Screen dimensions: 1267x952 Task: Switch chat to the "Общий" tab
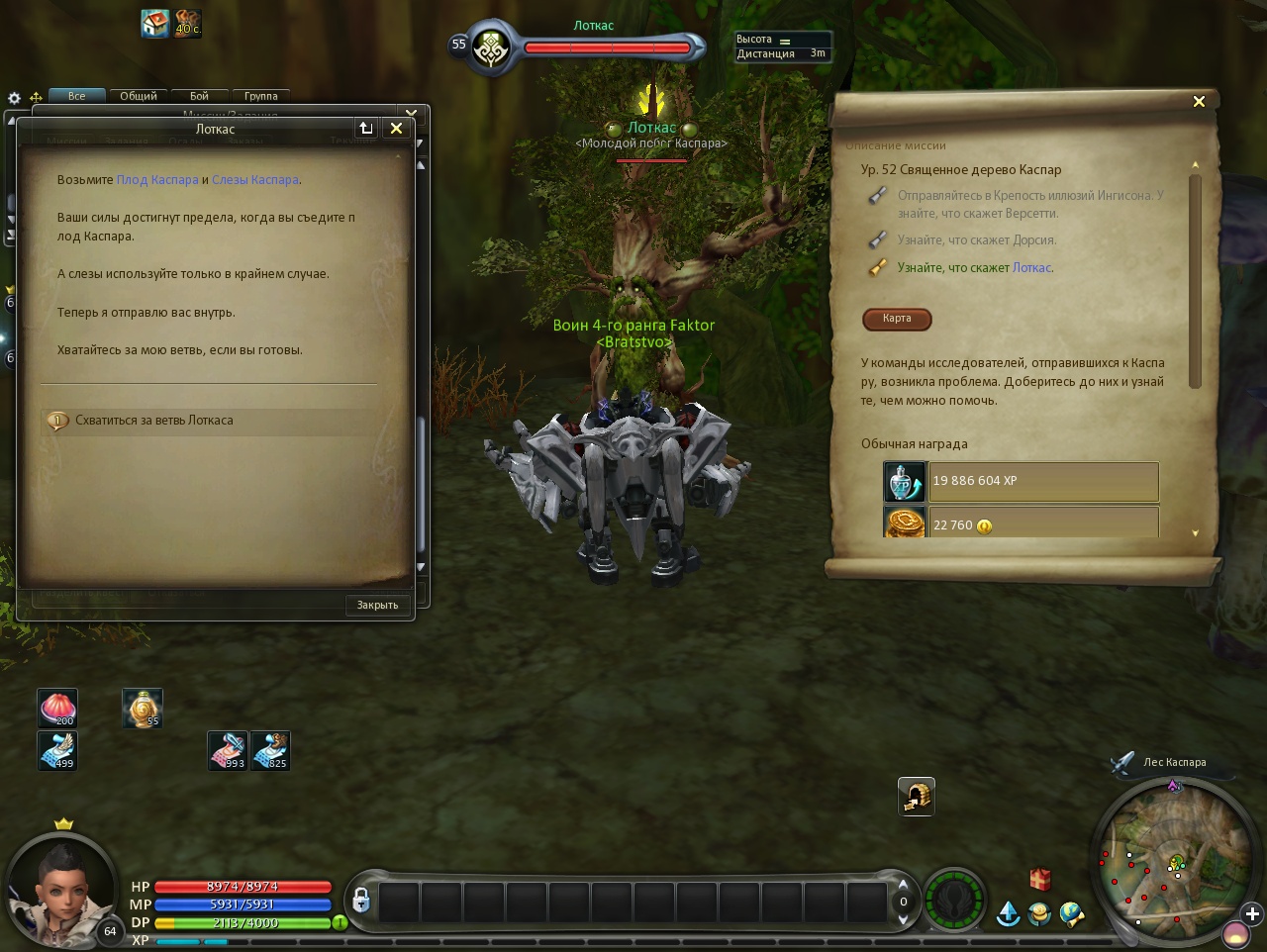139,96
